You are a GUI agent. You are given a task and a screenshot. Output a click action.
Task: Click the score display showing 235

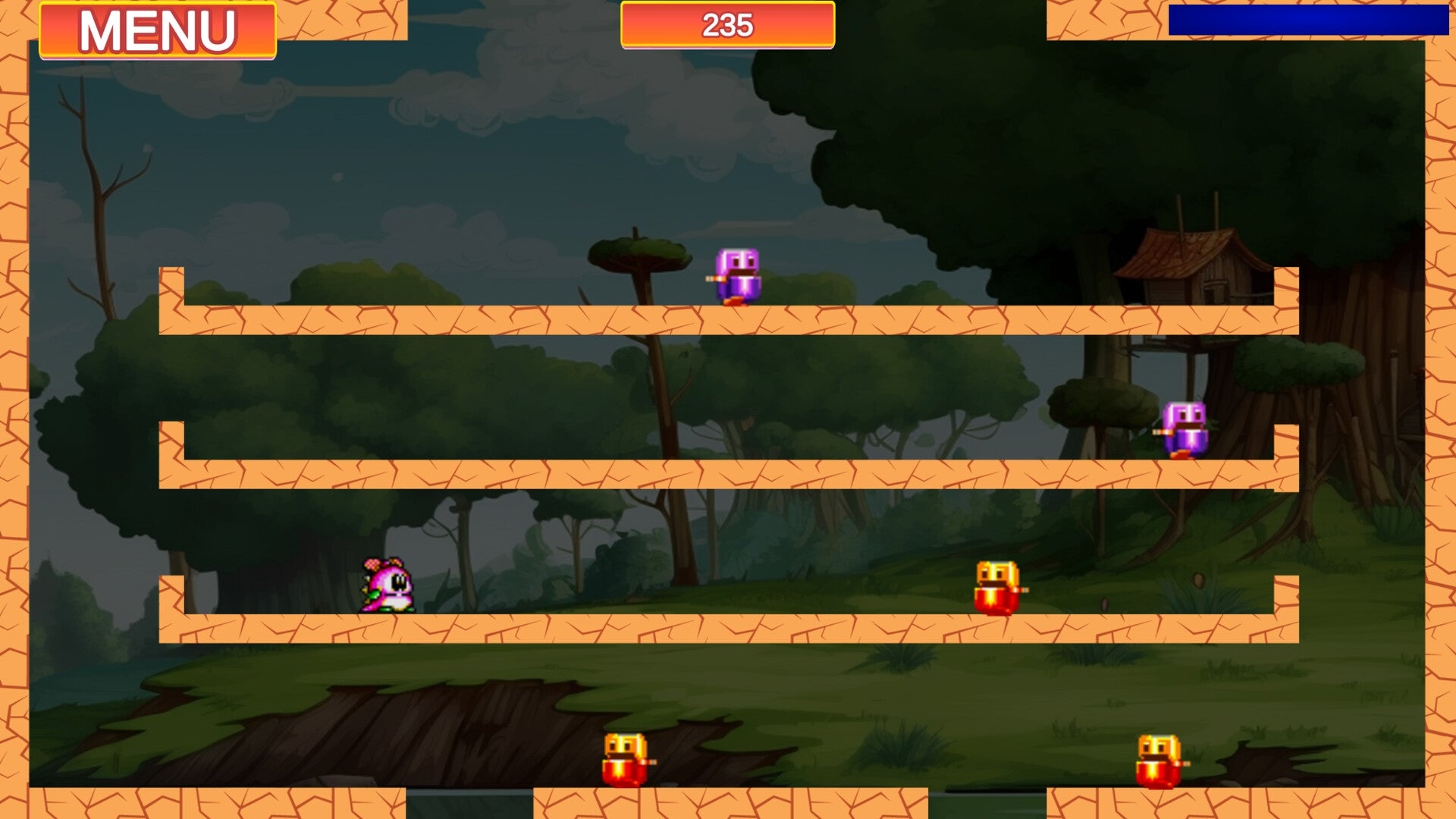(726, 25)
